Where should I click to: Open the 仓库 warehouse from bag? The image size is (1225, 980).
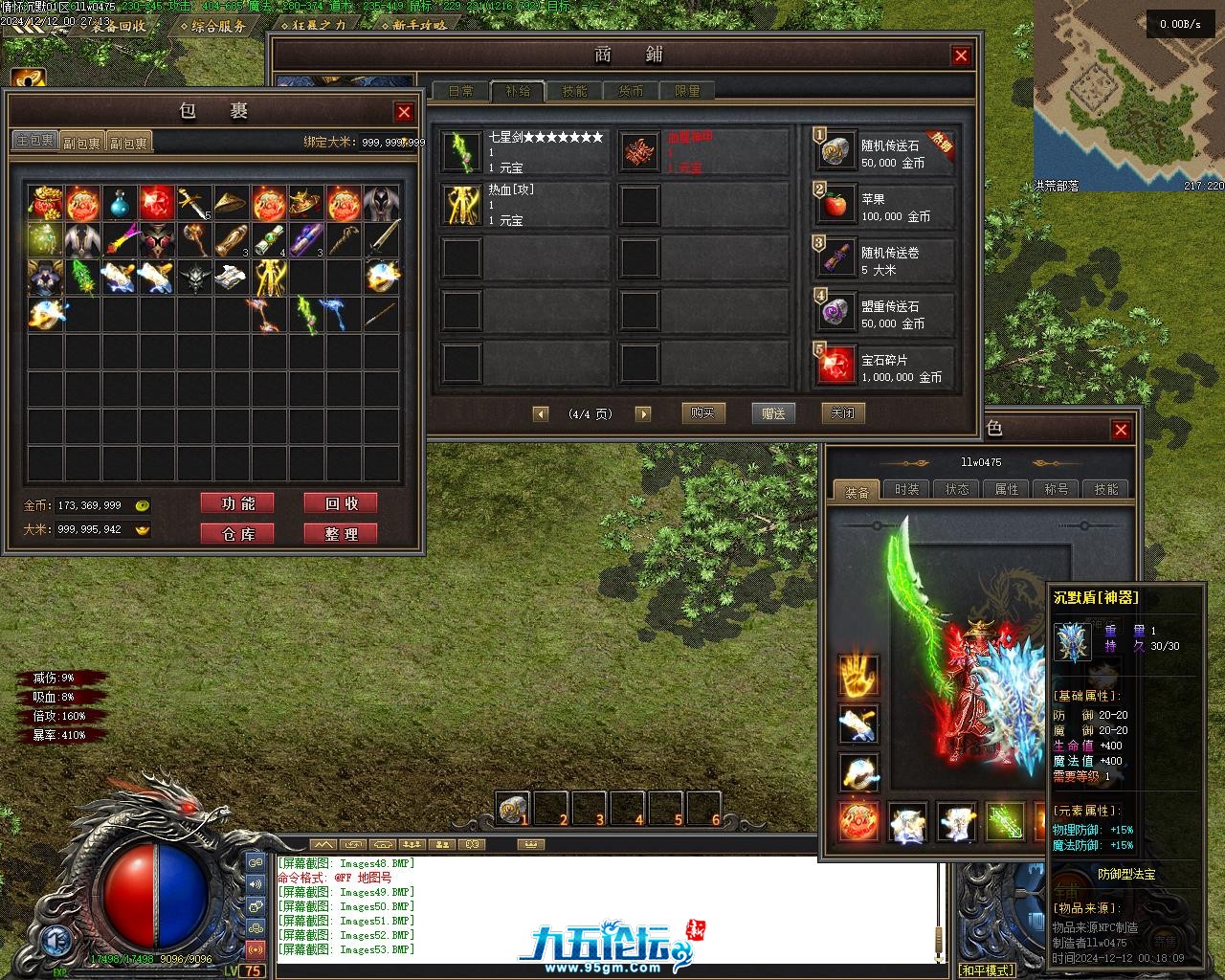point(237,534)
